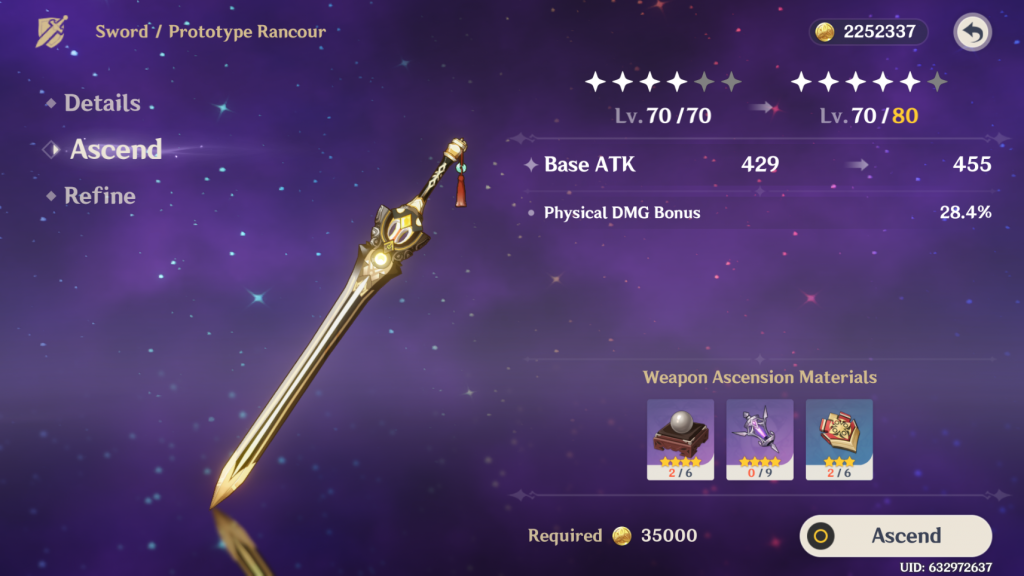Click the Mora balance counter
The width and height of the screenshot is (1024, 576).
tap(868, 32)
